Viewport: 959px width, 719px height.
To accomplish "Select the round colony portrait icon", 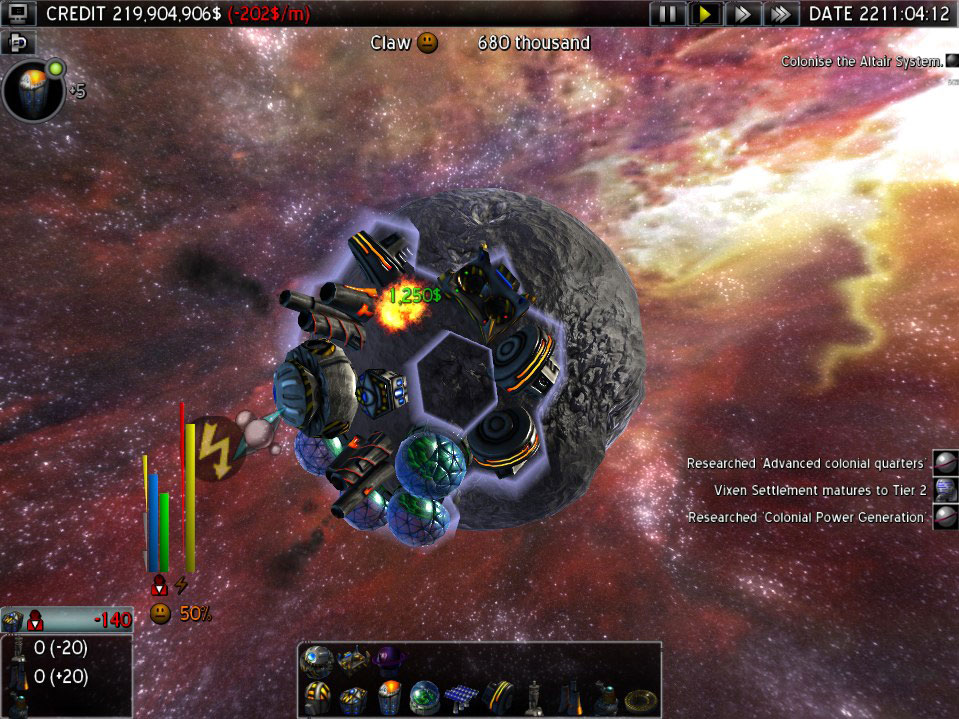I will tap(34, 91).
